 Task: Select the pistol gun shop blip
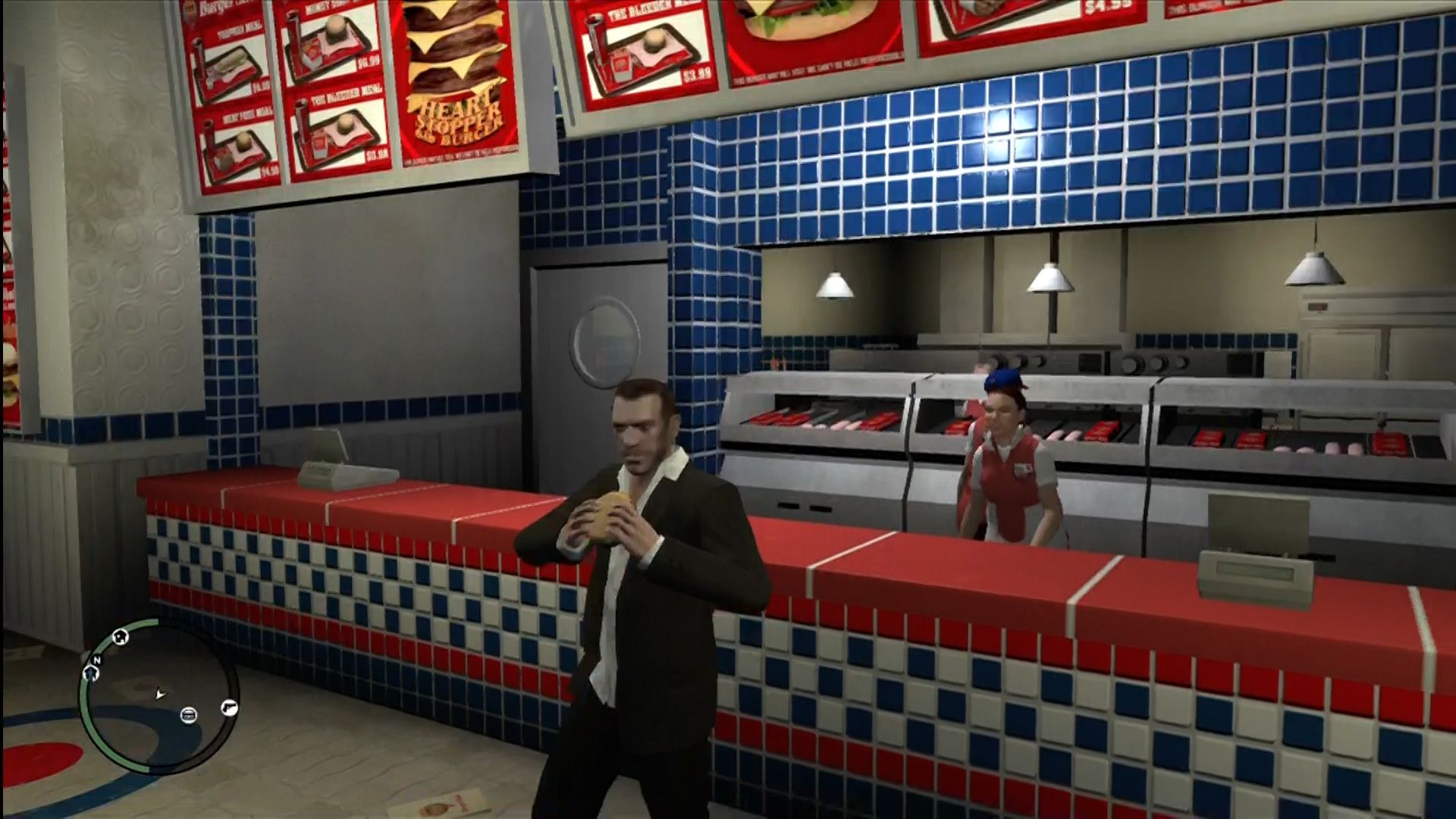[228, 707]
